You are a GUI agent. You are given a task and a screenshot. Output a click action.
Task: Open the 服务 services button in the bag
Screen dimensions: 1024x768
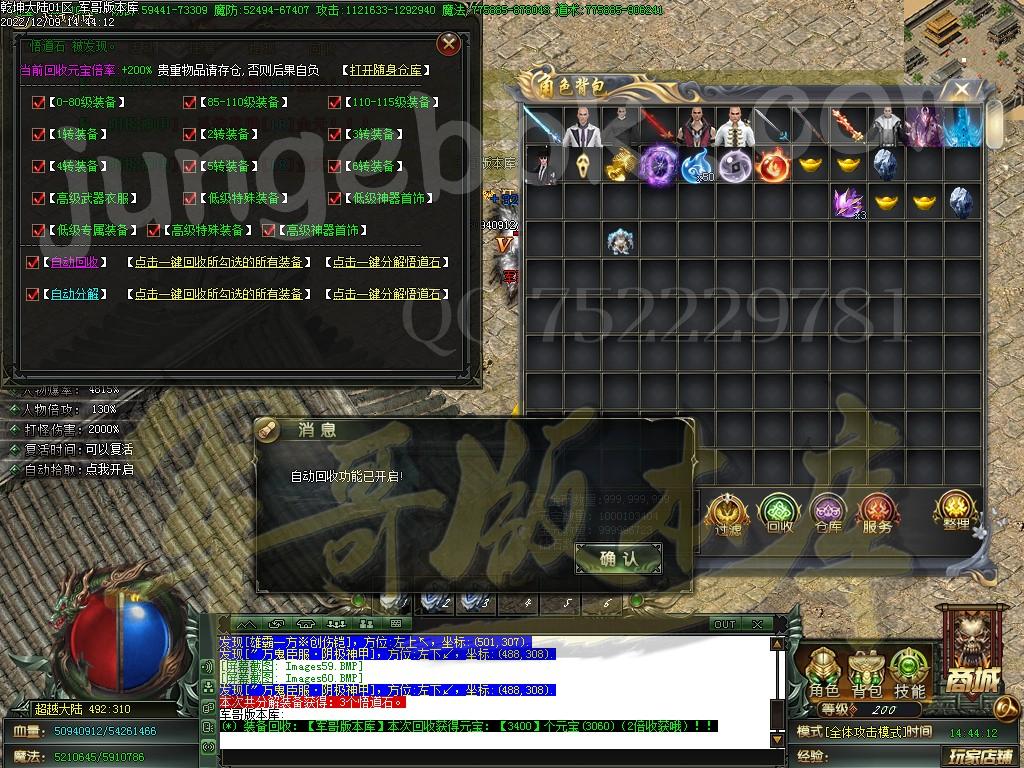pos(877,514)
